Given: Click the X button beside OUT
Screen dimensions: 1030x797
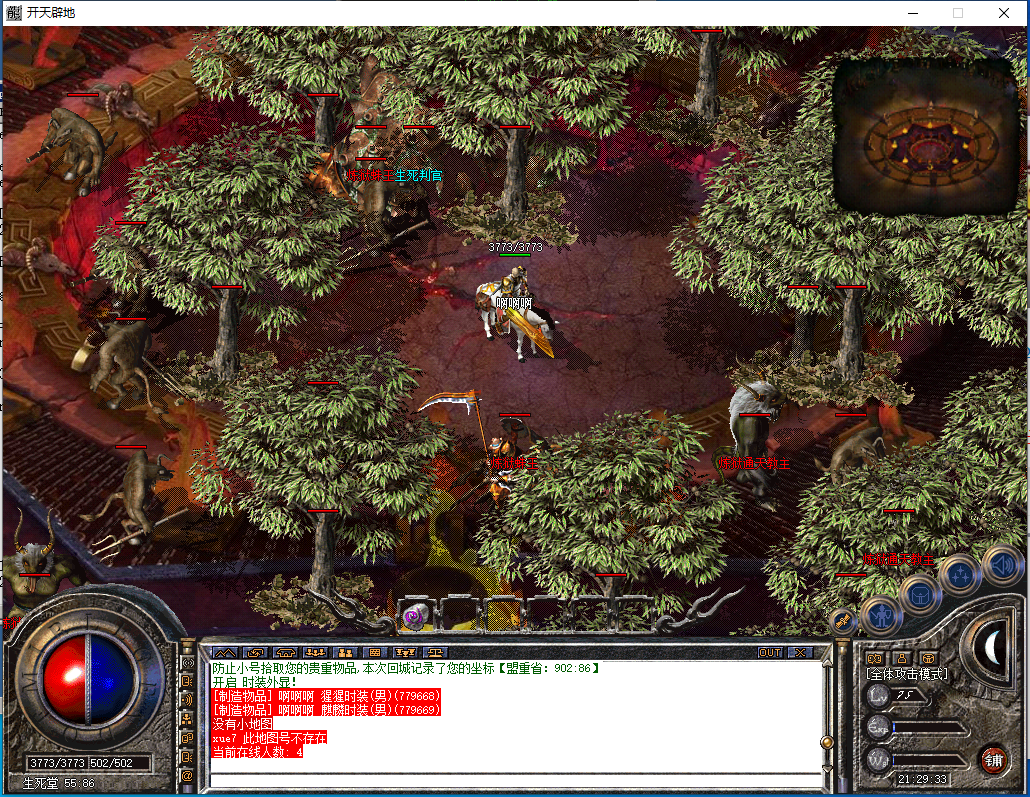Looking at the screenshot, I should (x=800, y=652).
